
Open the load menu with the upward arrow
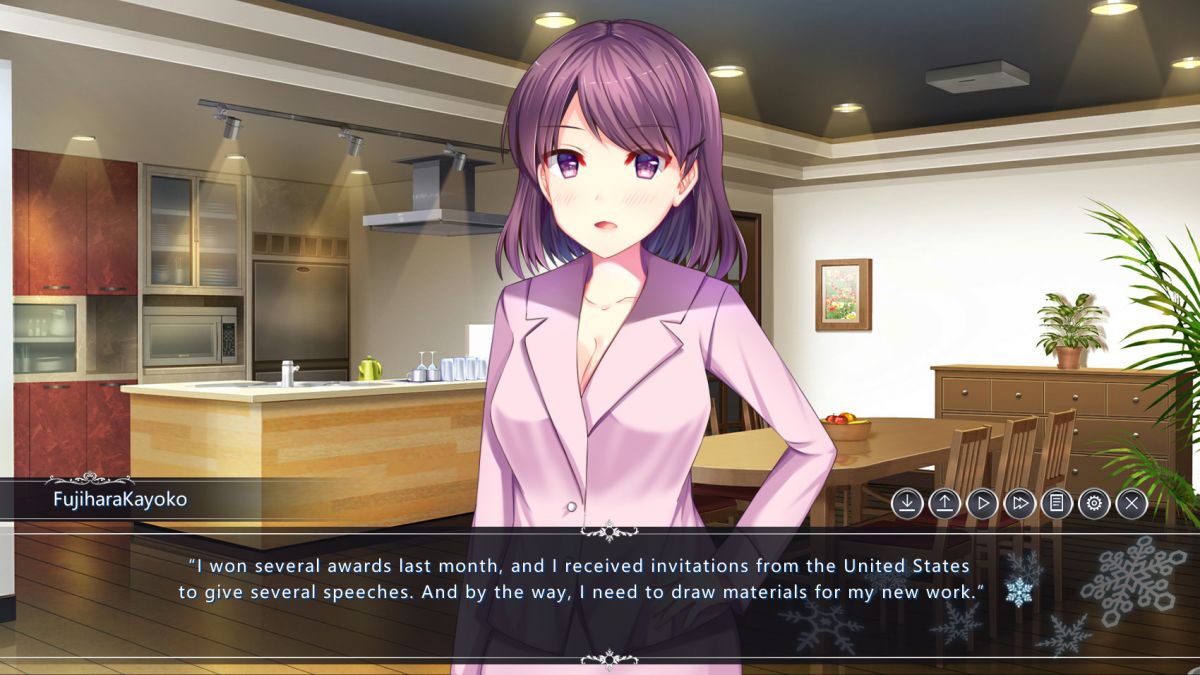(944, 503)
